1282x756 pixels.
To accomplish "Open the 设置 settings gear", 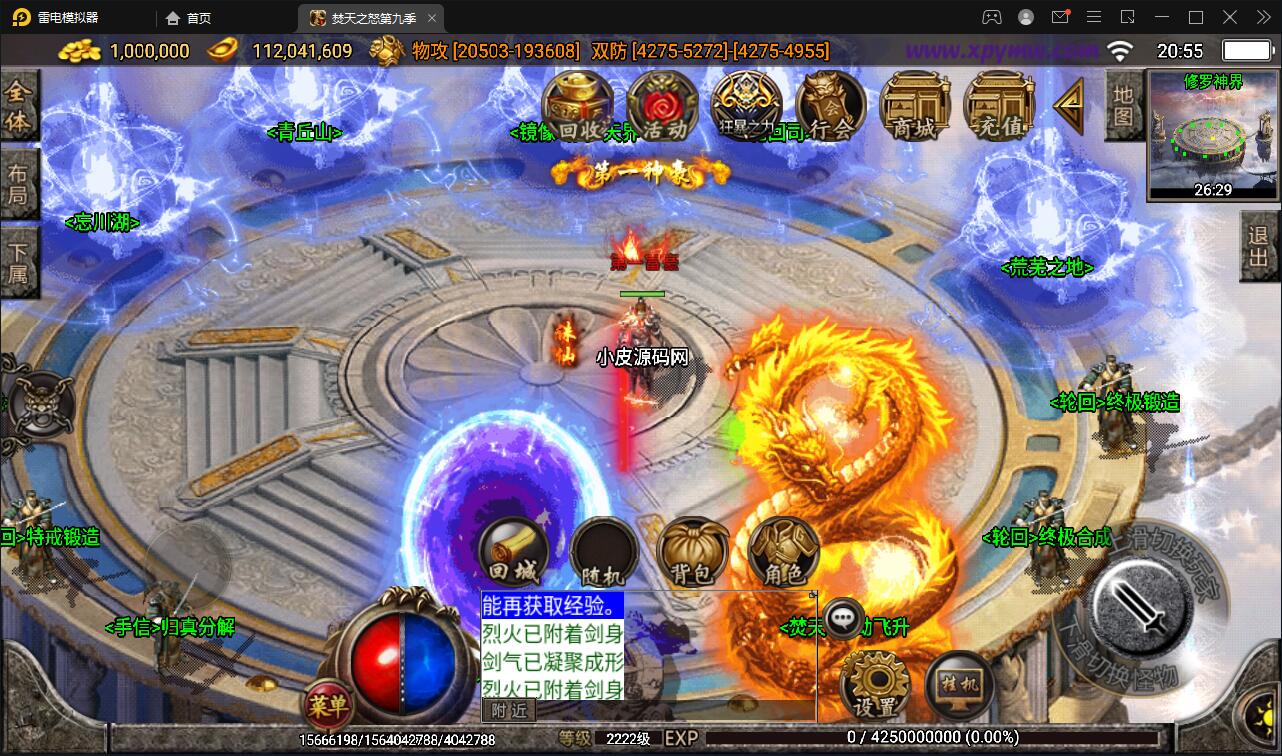I will [874, 686].
